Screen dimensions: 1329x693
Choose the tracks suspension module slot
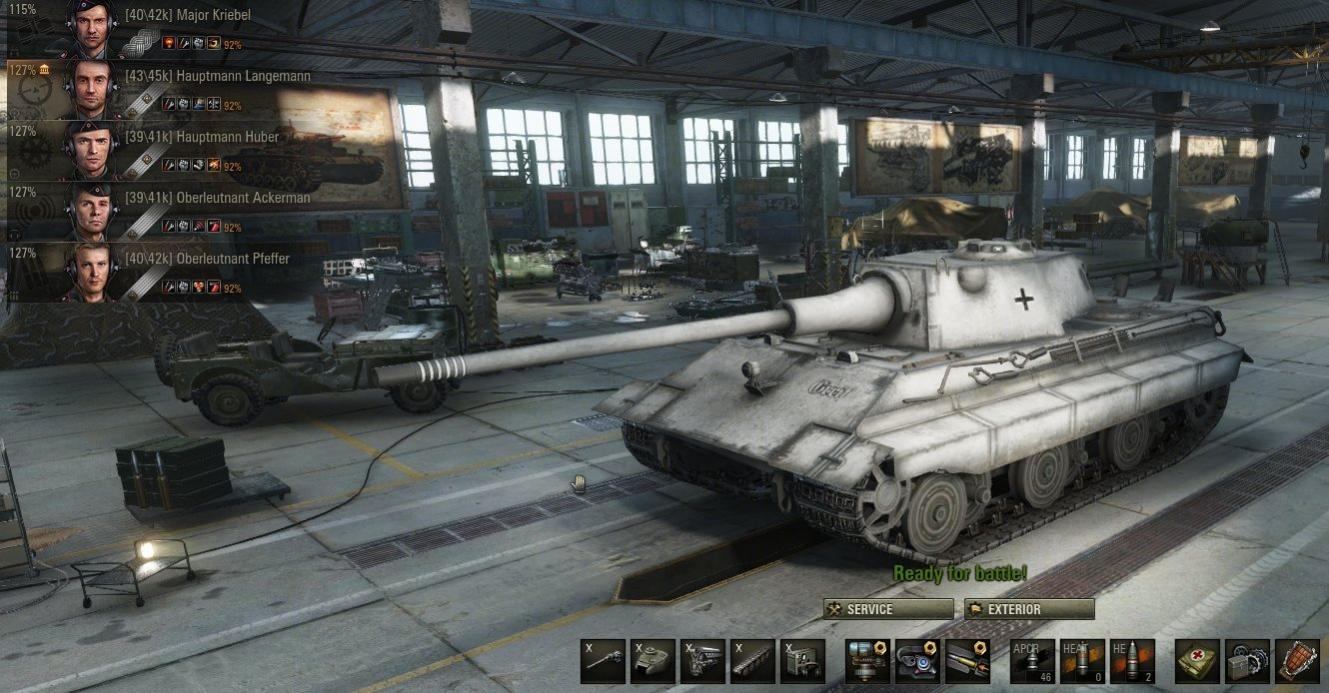tap(753, 661)
